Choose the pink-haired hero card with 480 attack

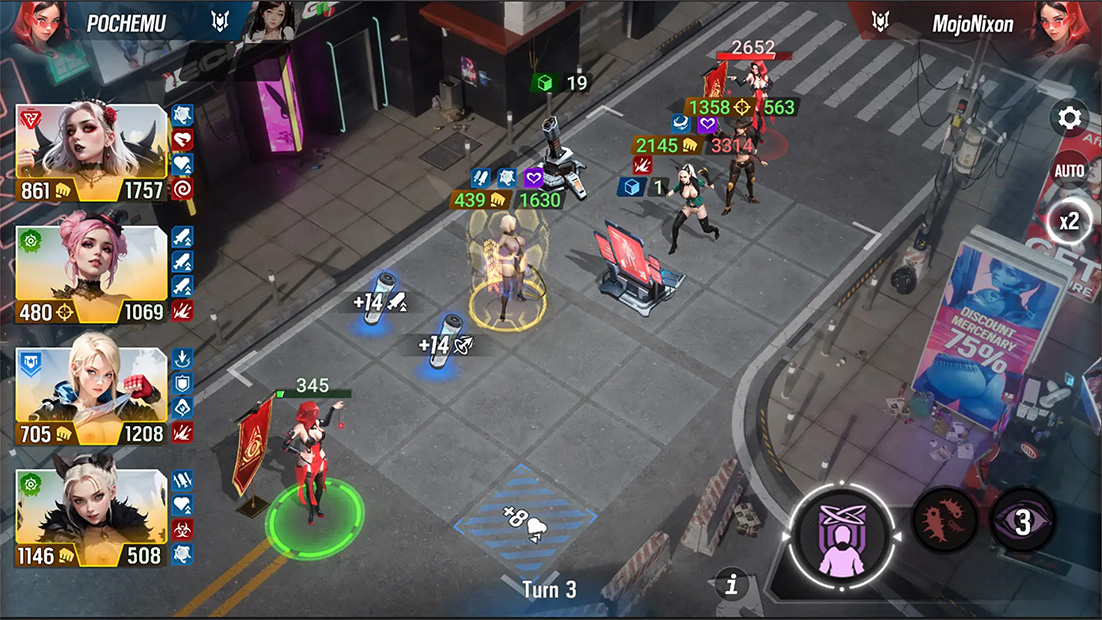[92, 274]
